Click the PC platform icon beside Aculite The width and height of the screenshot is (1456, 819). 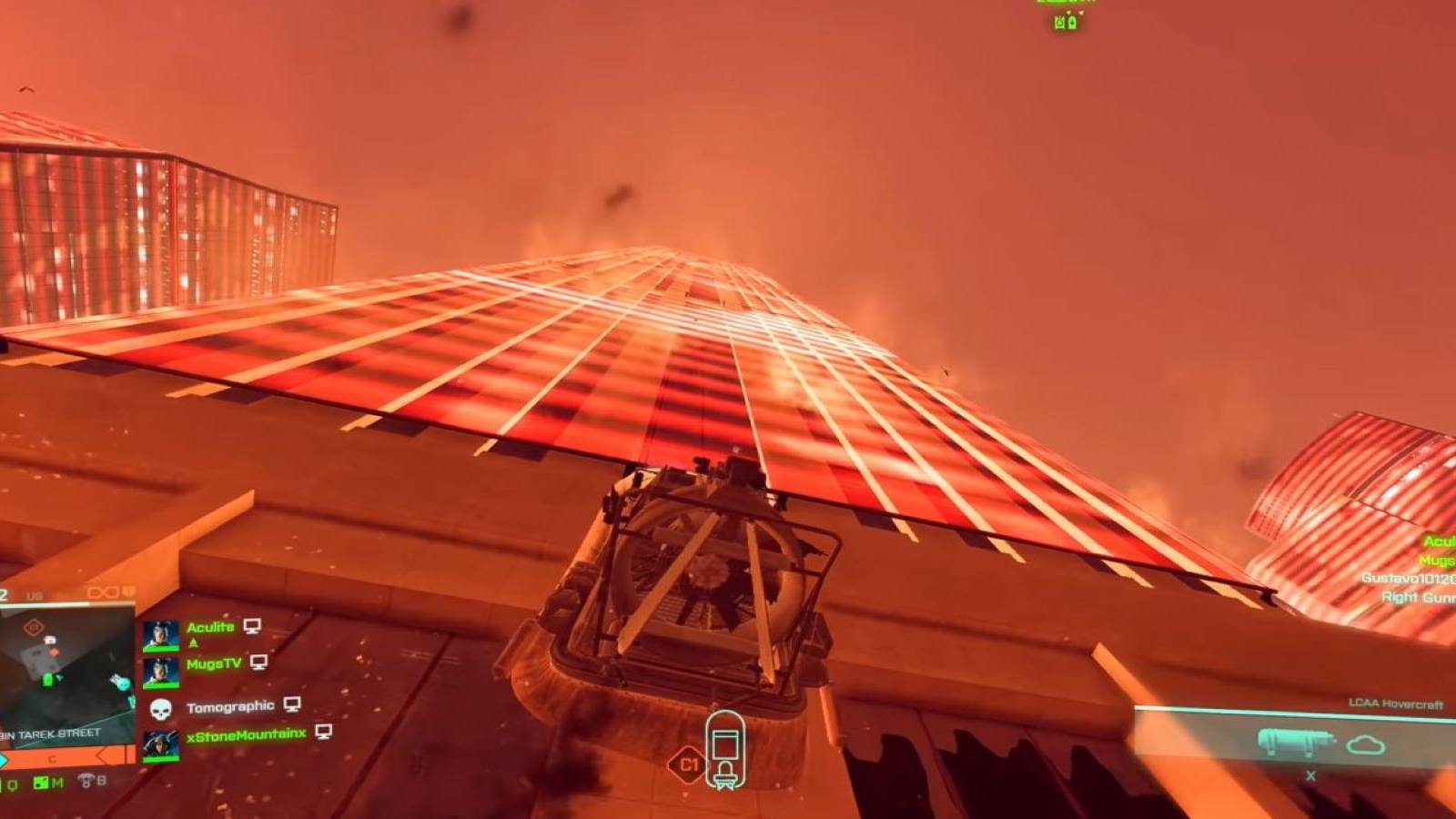[252, 627]
